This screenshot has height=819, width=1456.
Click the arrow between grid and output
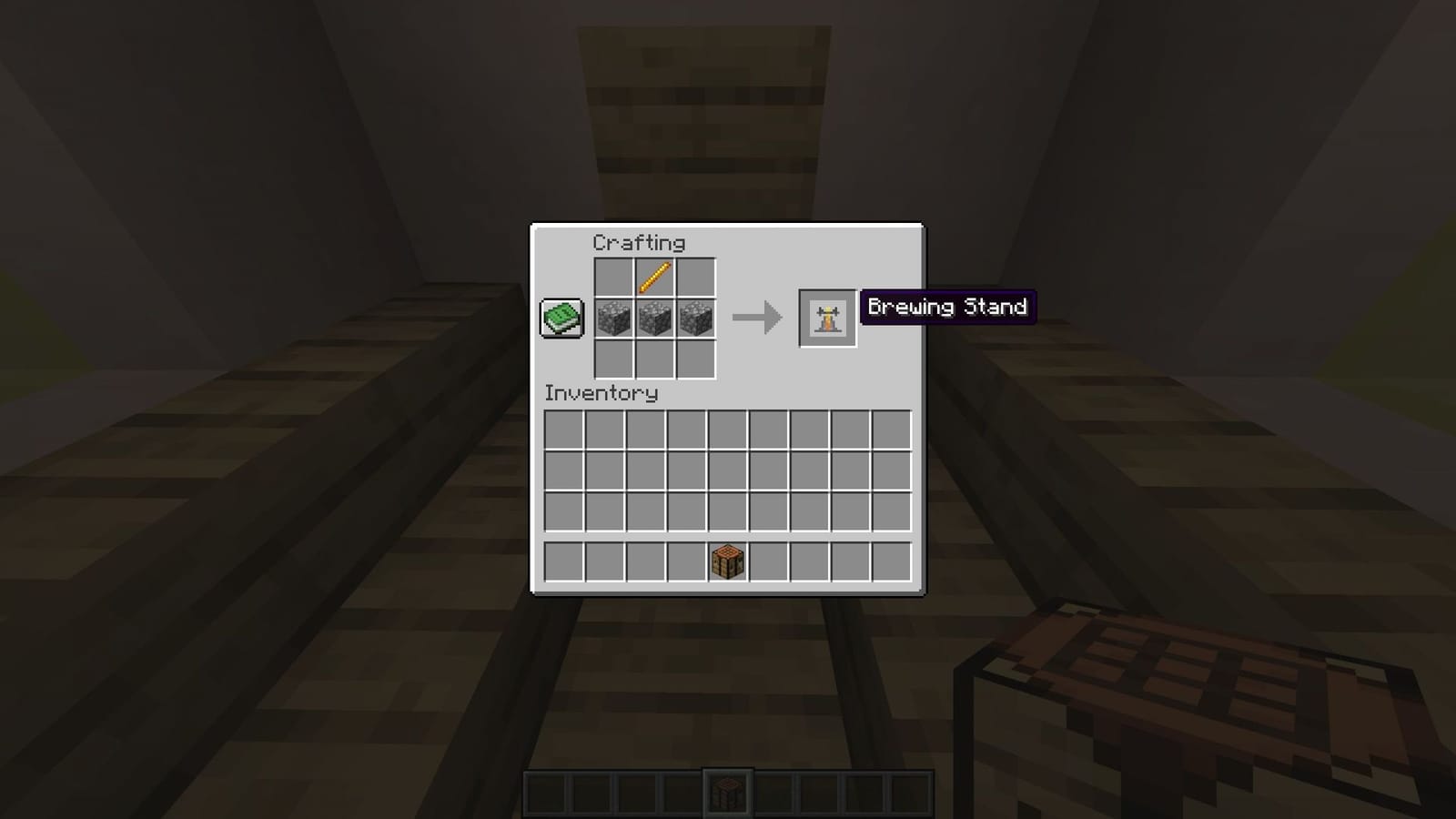tap(756, 318)
